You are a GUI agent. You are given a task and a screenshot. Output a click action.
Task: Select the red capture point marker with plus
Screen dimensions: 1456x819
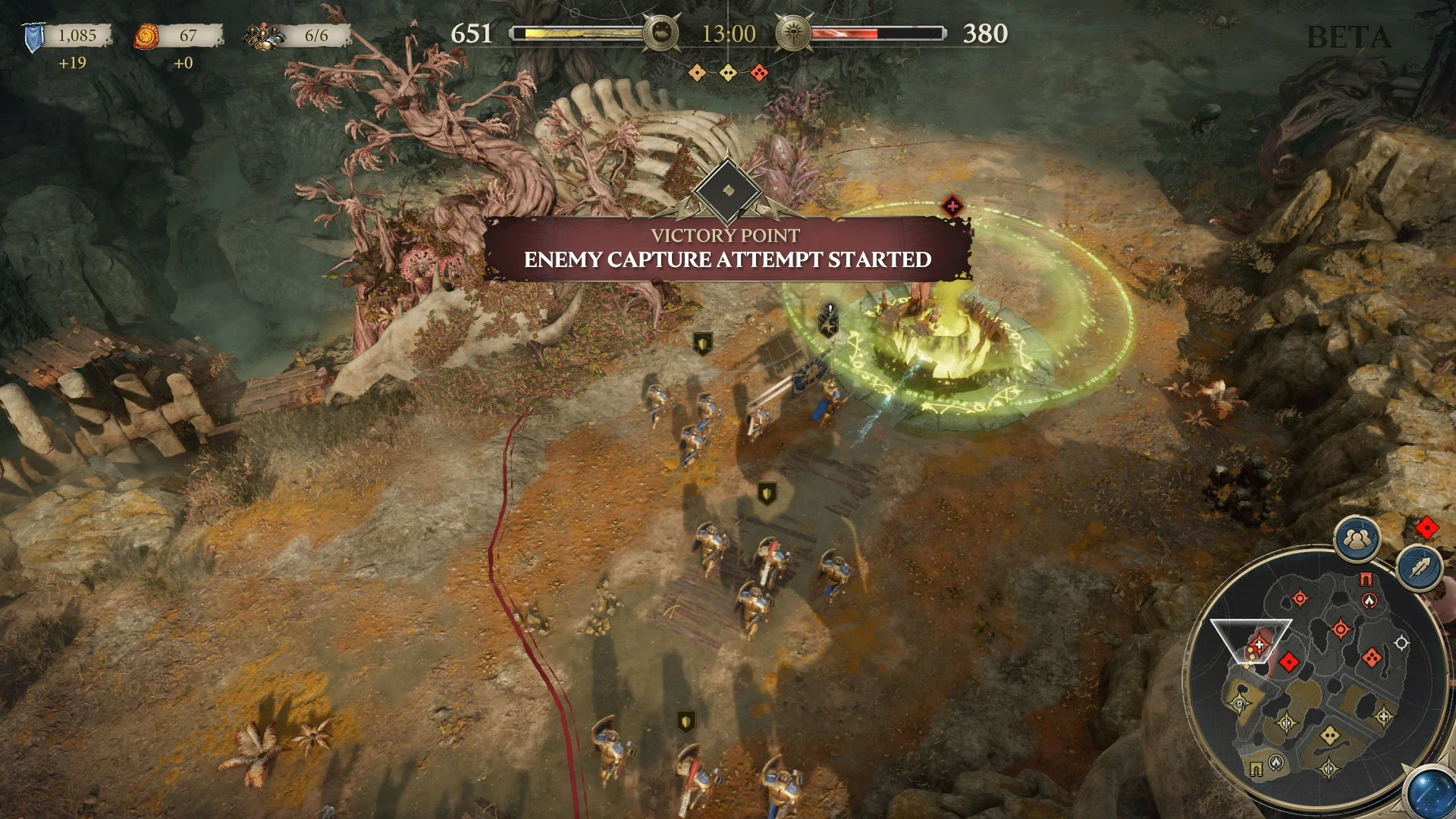(x=952, y=206)
